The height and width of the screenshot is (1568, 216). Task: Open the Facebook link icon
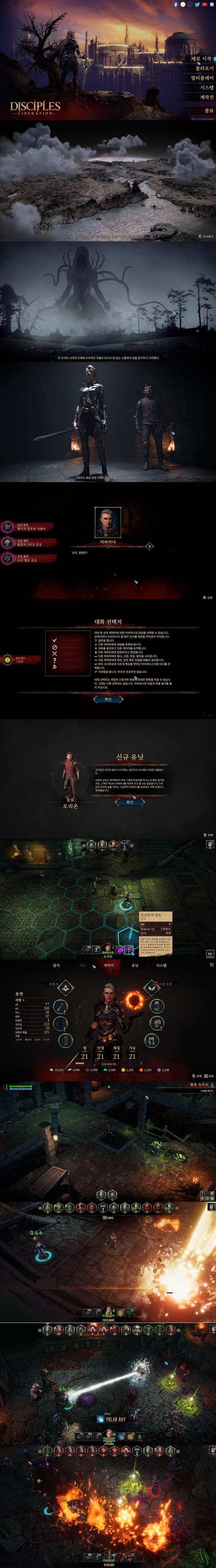(x=176, y=4)
